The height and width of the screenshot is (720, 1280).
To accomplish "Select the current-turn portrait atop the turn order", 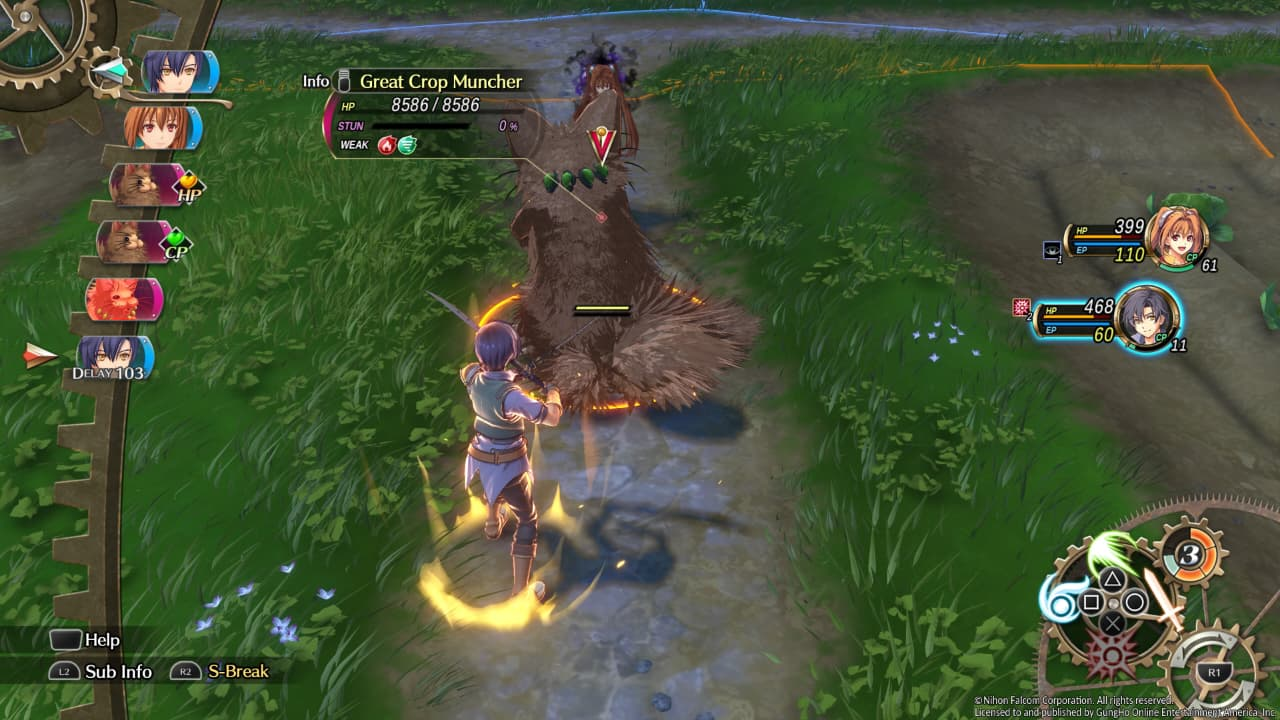I will [178, 72].
